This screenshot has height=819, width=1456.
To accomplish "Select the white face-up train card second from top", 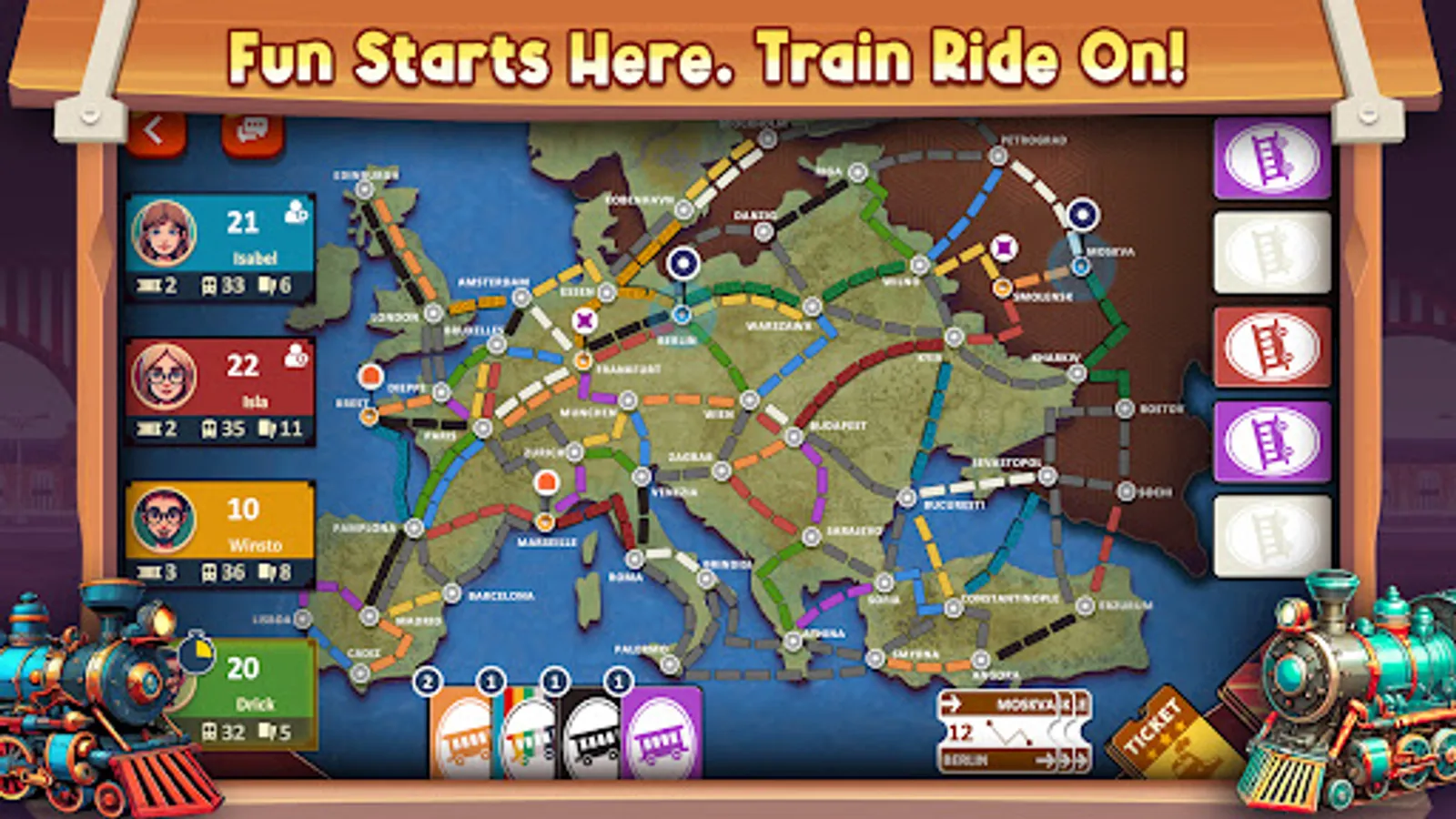I will tap(1268, 250).
